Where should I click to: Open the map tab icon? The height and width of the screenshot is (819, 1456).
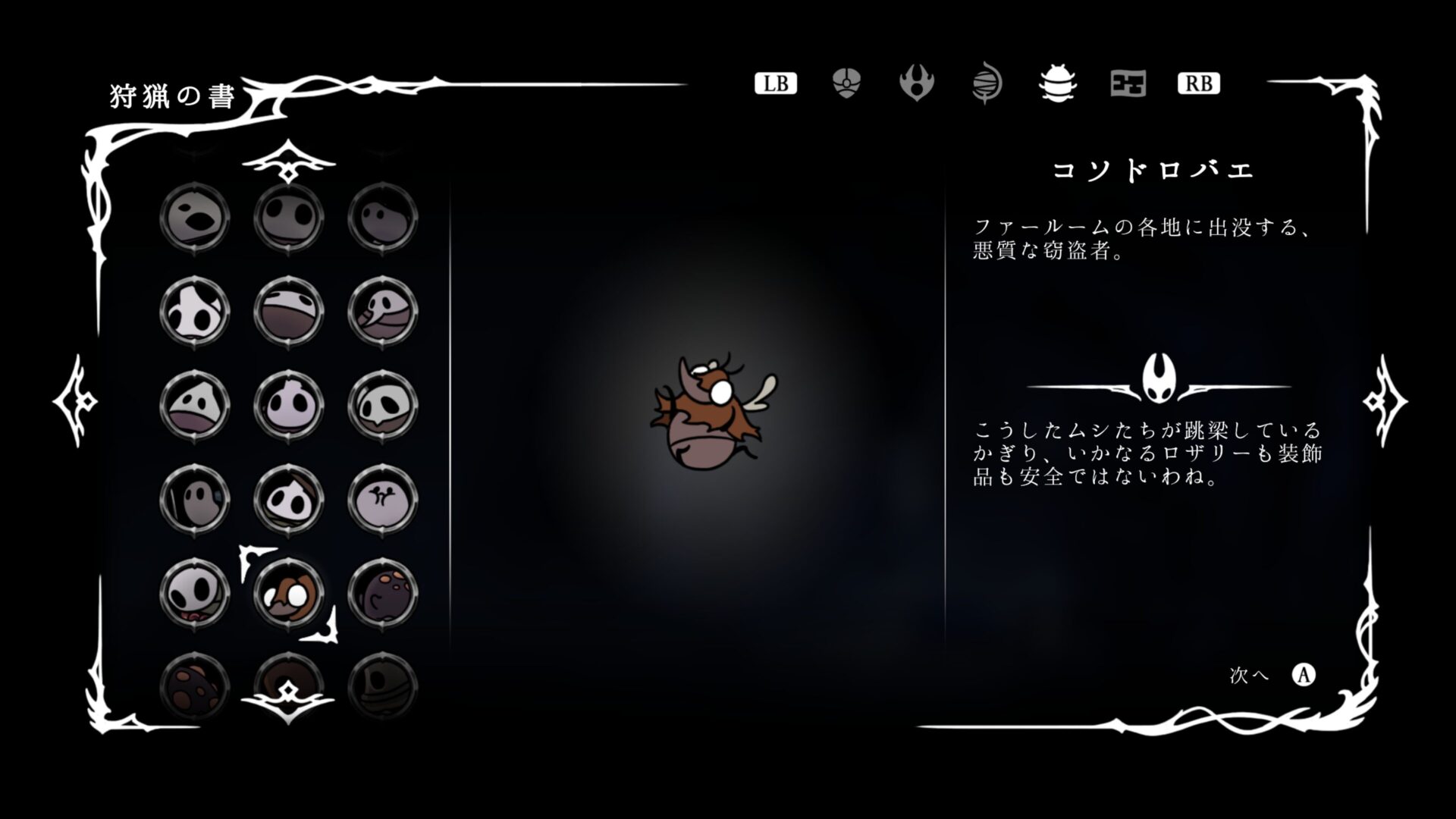[1128, 84]
